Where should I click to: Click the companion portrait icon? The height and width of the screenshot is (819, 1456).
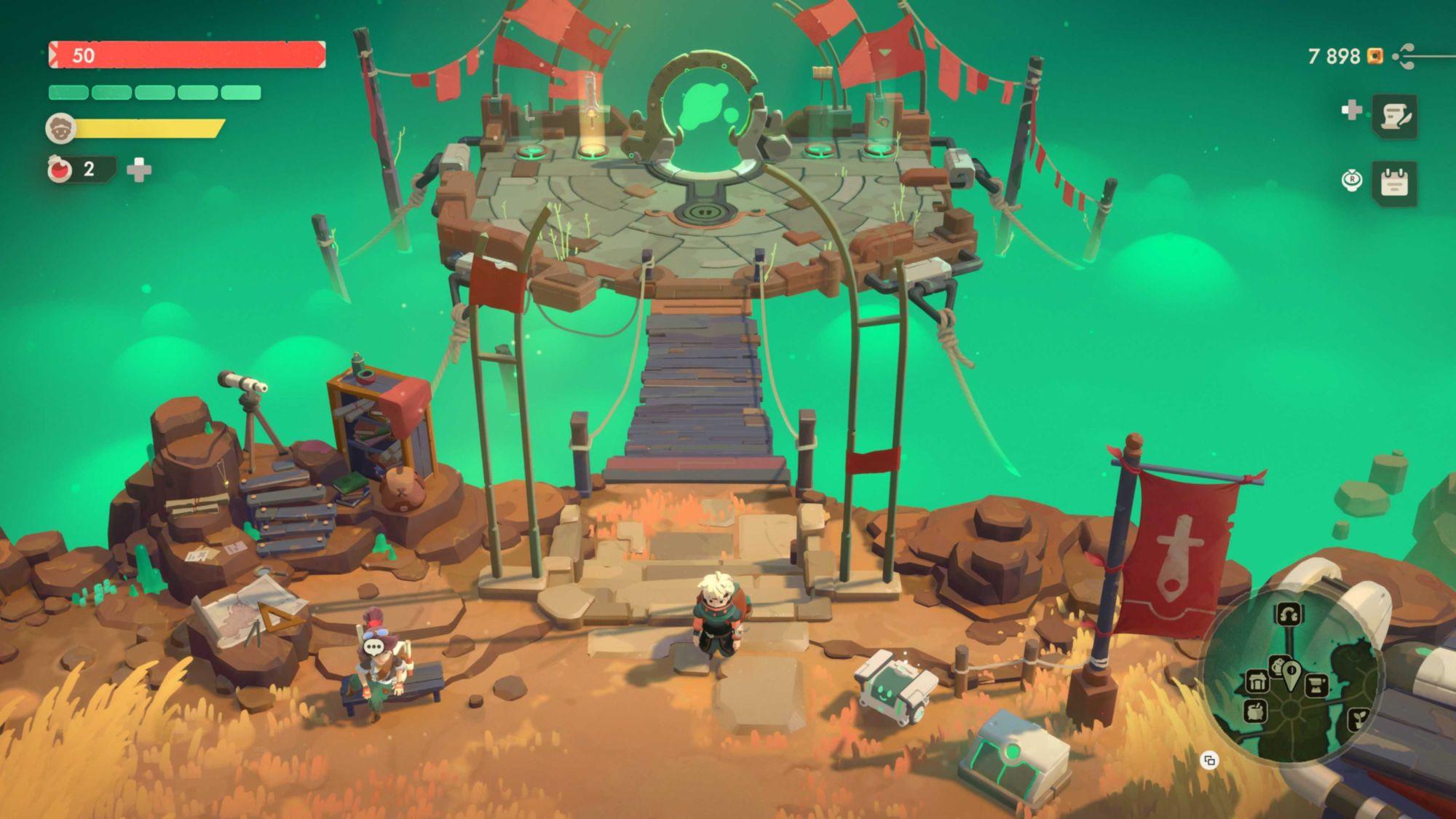(x=60, y=129)
